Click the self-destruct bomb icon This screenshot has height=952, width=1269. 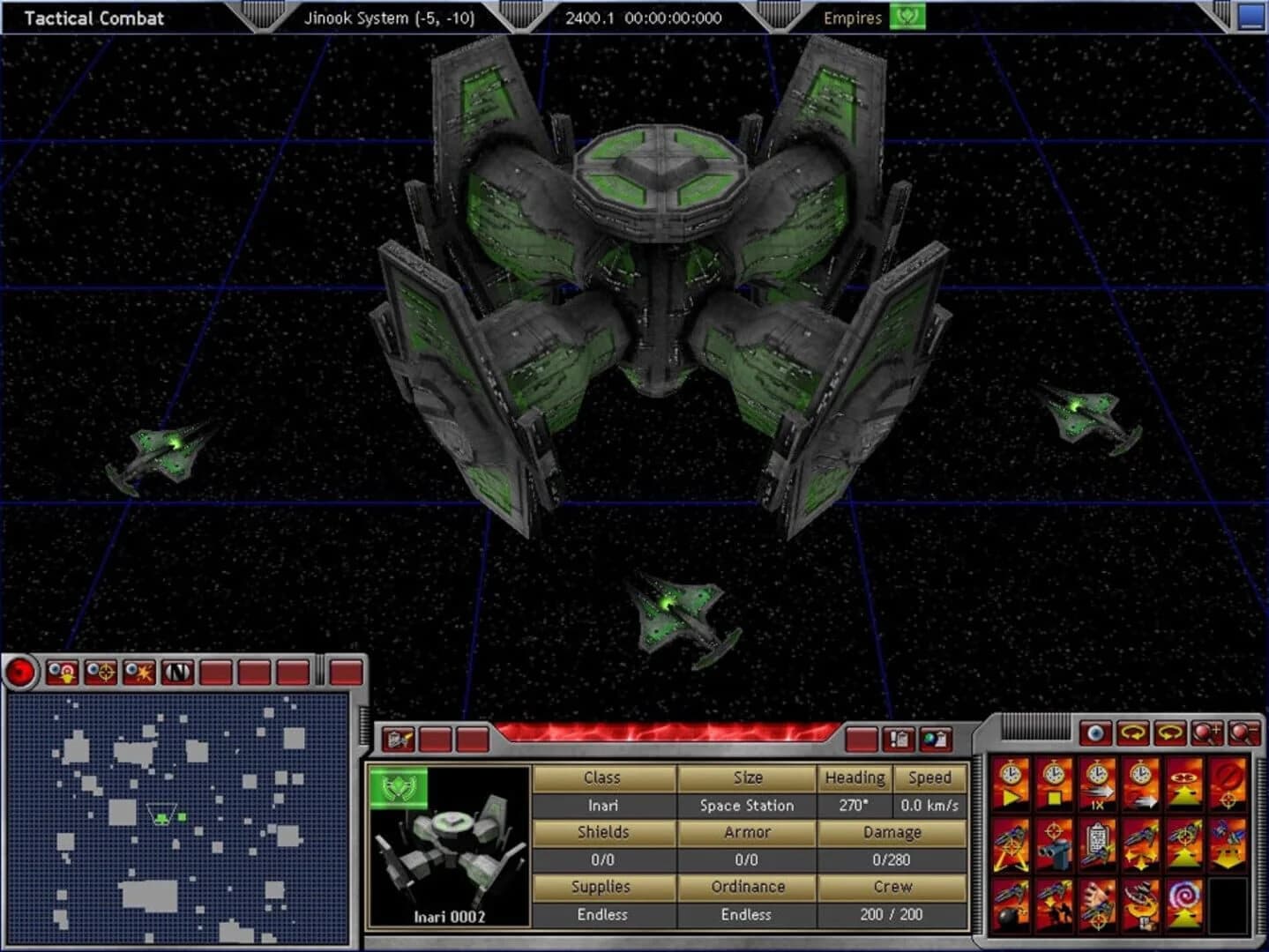tap(1011, 904)
